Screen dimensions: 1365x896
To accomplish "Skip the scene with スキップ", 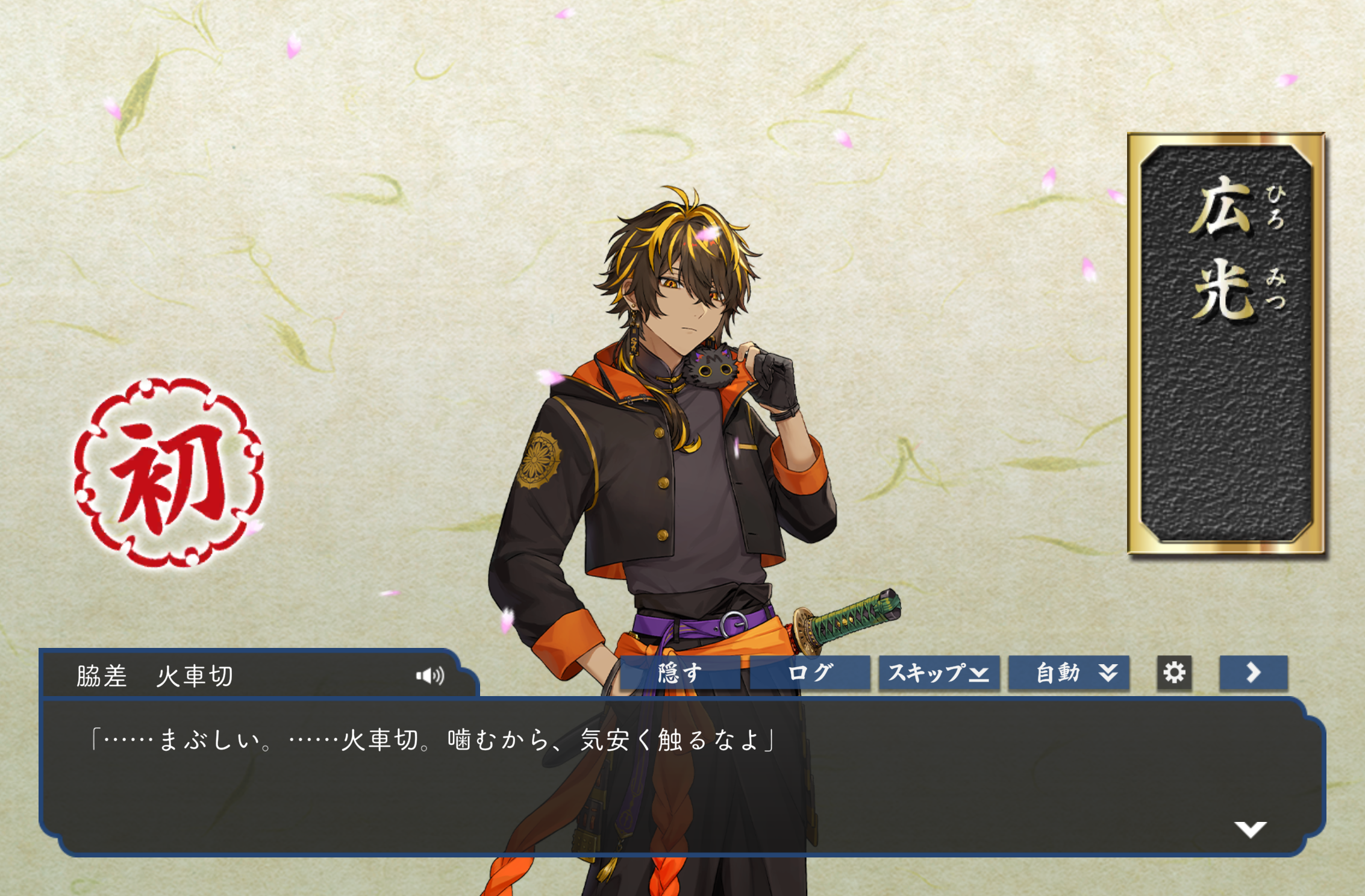I will [939, 673].
